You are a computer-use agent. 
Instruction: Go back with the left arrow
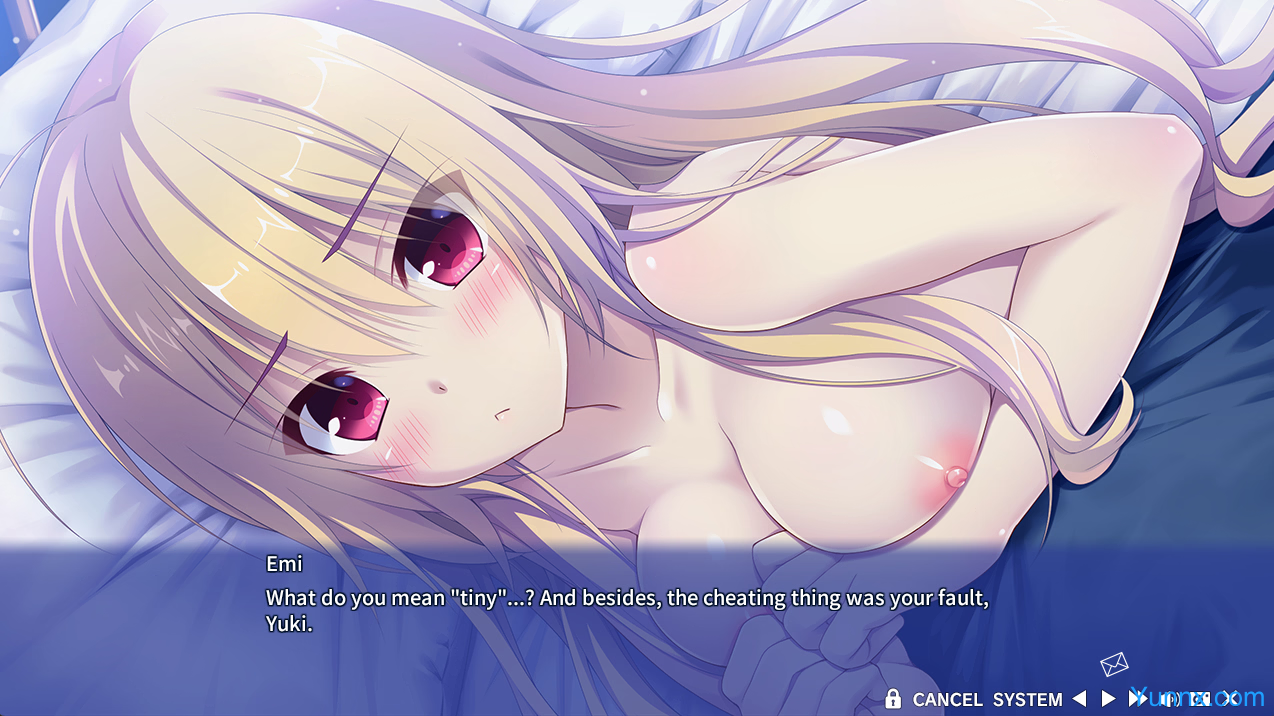[x=1079, y=699]
